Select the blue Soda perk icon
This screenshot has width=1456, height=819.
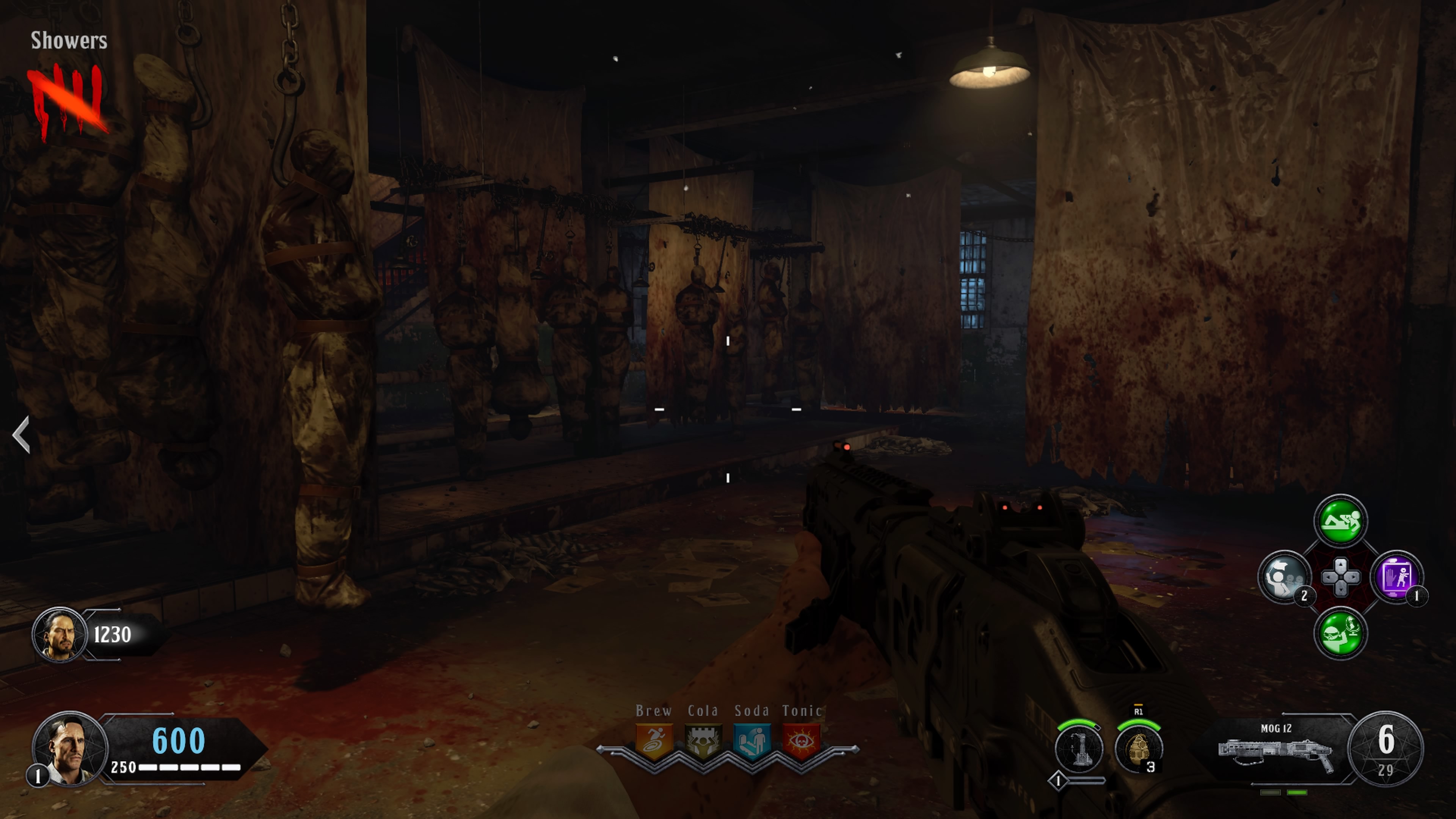coord(752,741)
